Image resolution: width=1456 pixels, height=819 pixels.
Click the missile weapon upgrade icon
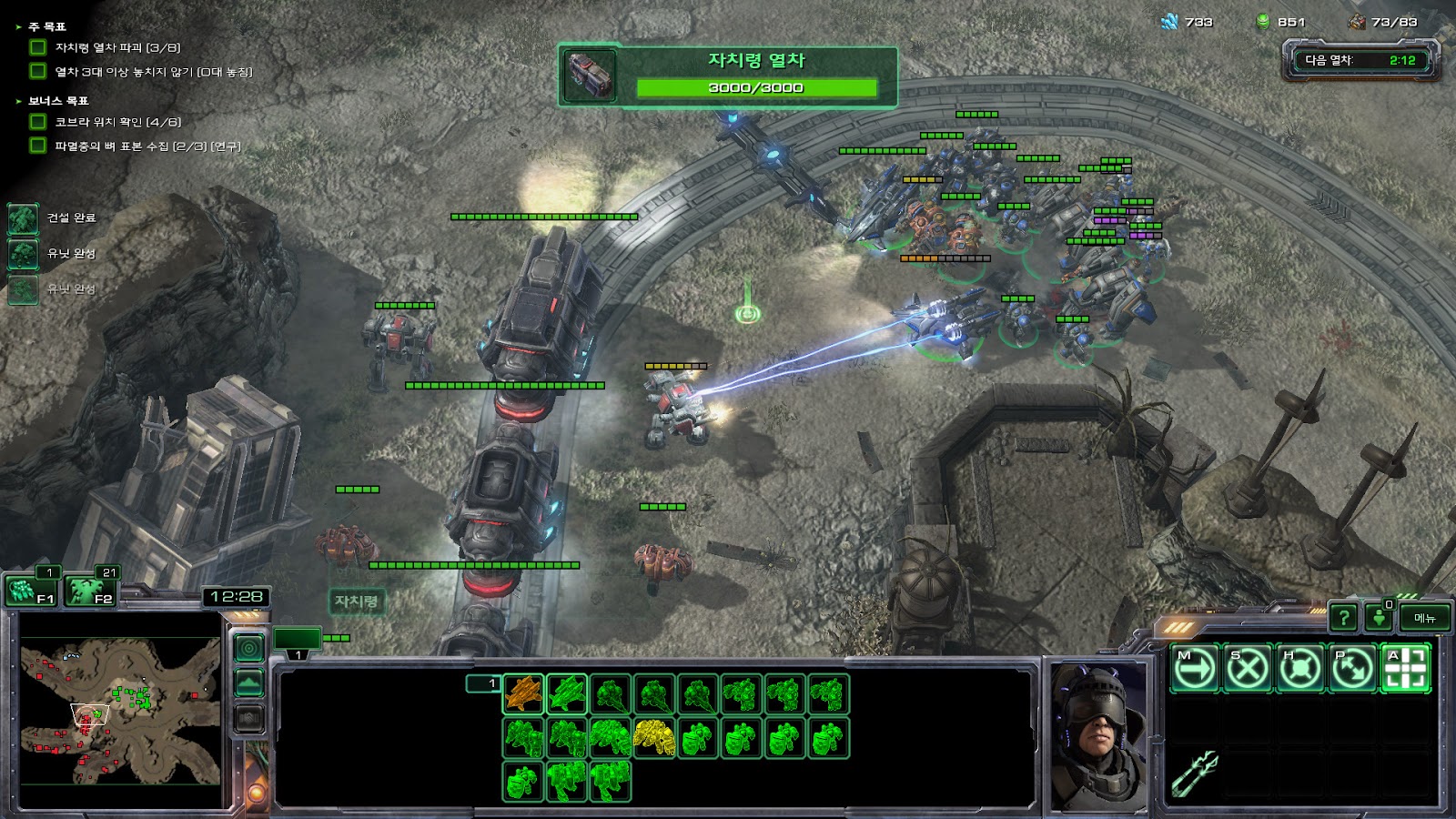1194,773
